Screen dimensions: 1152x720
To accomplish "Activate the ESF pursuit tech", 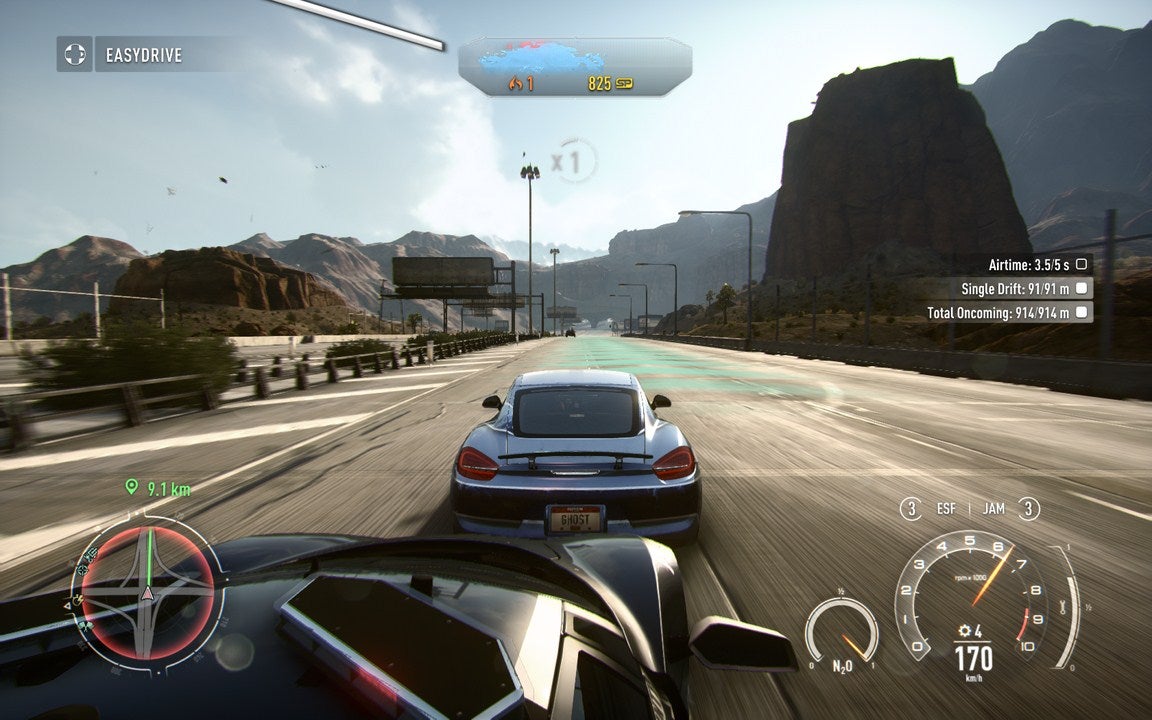I will [x=946, y=509].
